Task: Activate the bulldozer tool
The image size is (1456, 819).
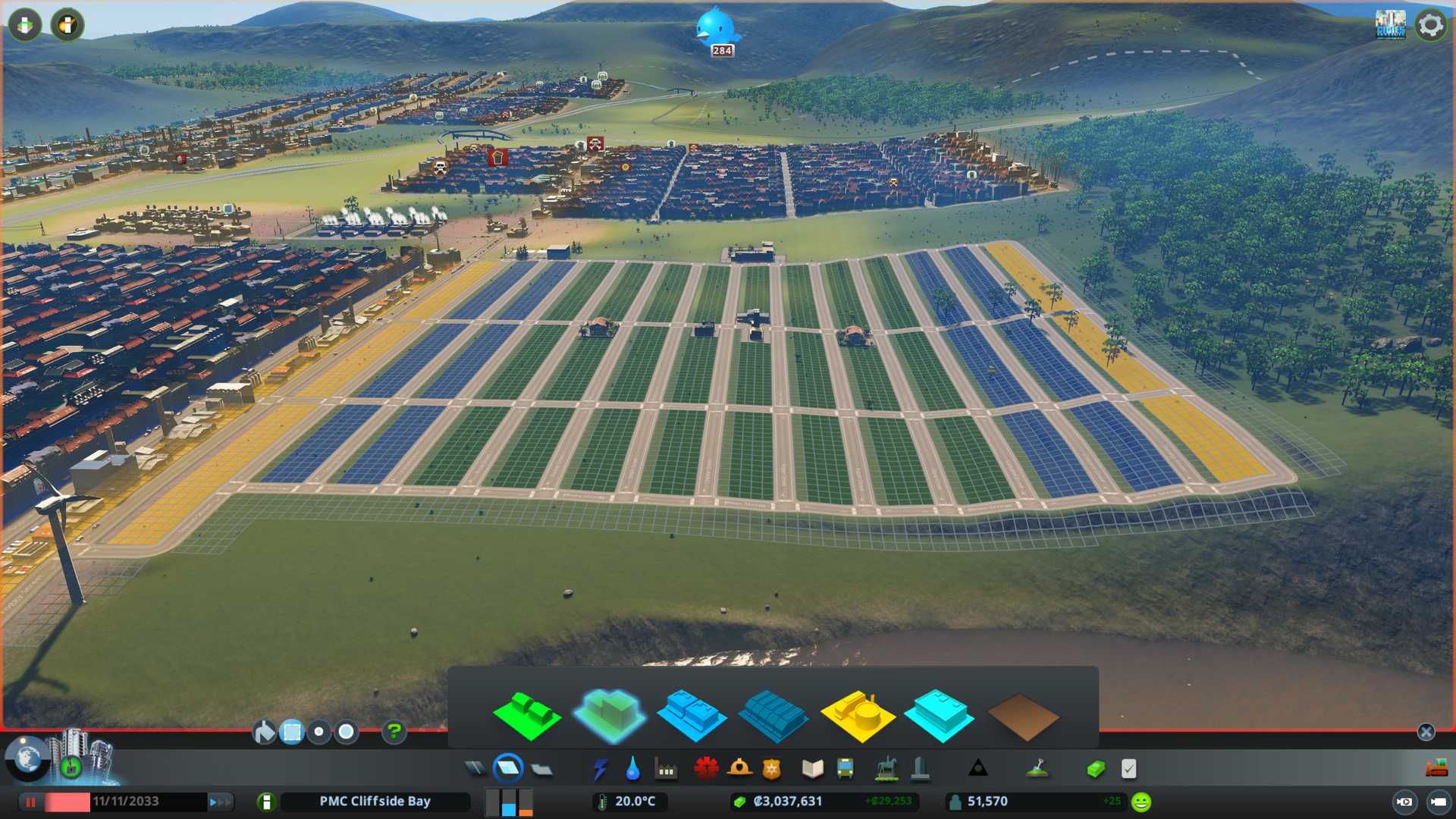Action: 1436,769
